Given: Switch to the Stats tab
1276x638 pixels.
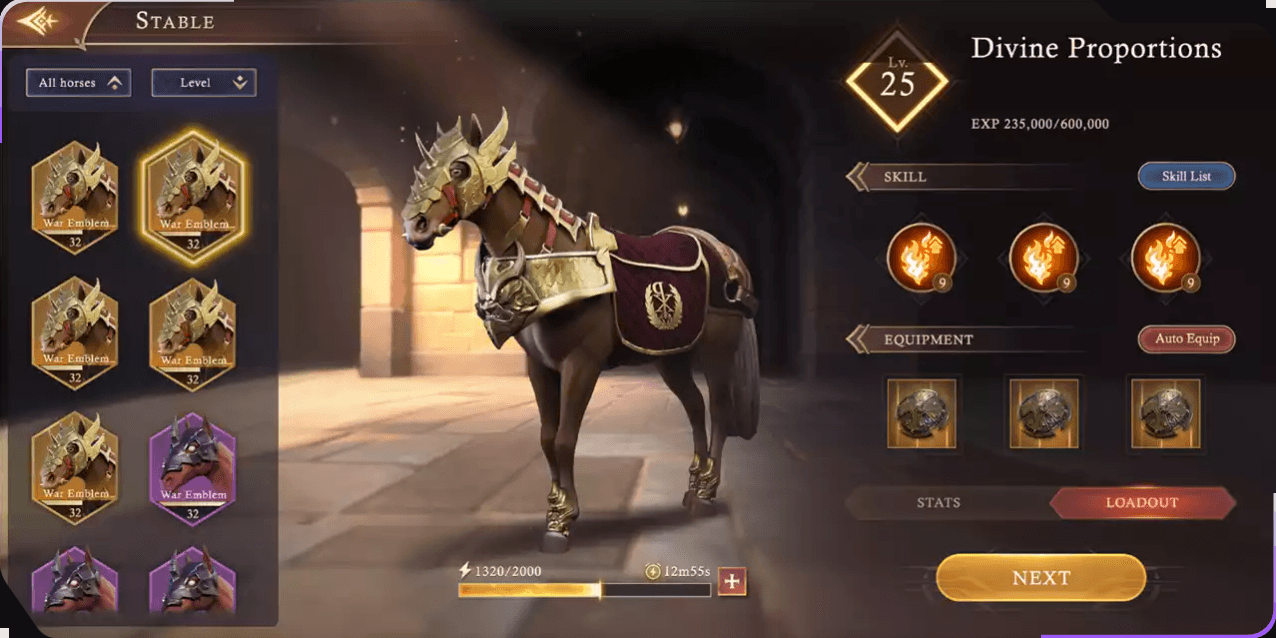Looking at the screenshot, I should [939, 503].
